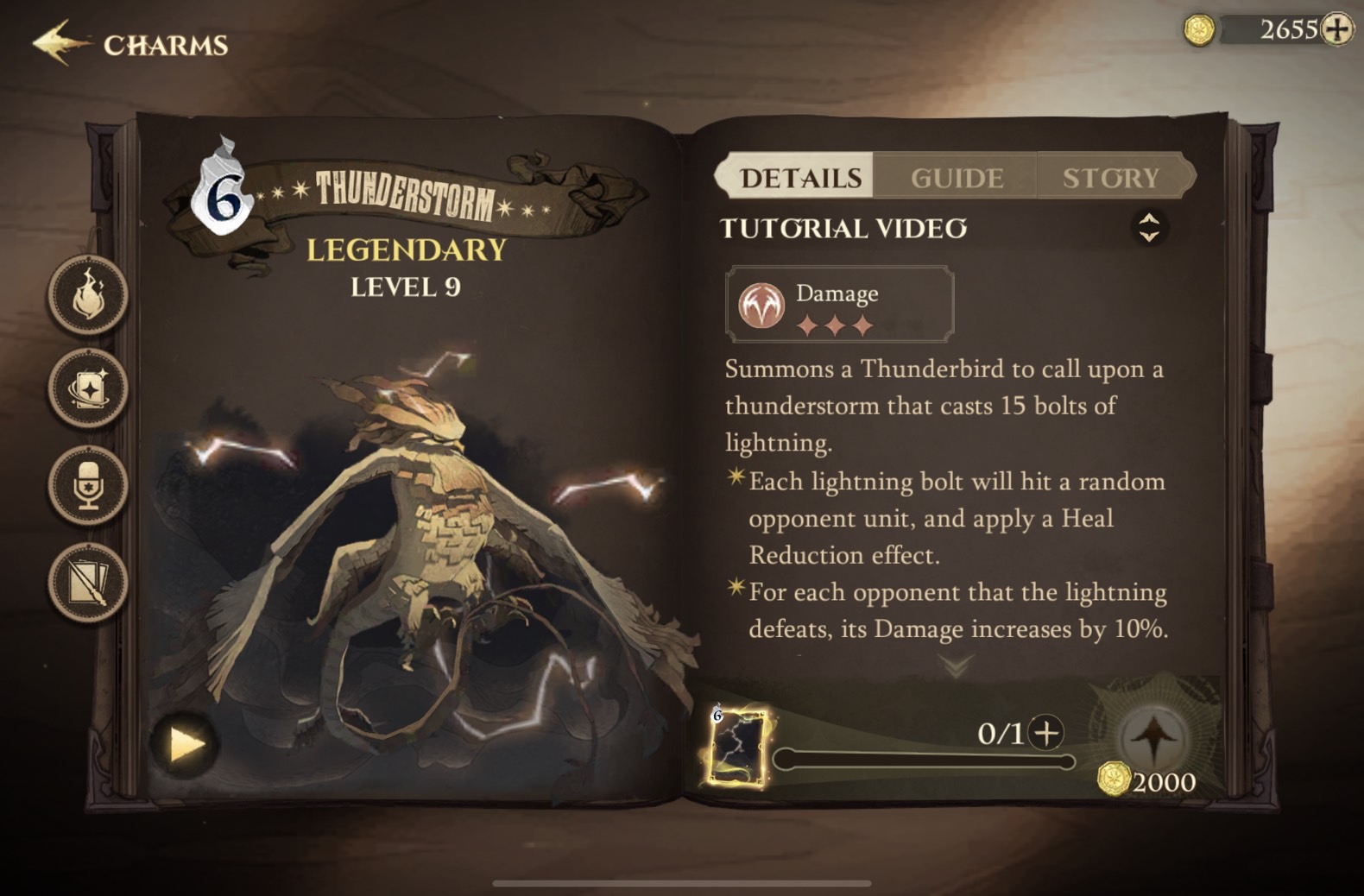The image size is (1364, 896).
Task: Open the cards and wand icon button
Action: tap(88, 582)
